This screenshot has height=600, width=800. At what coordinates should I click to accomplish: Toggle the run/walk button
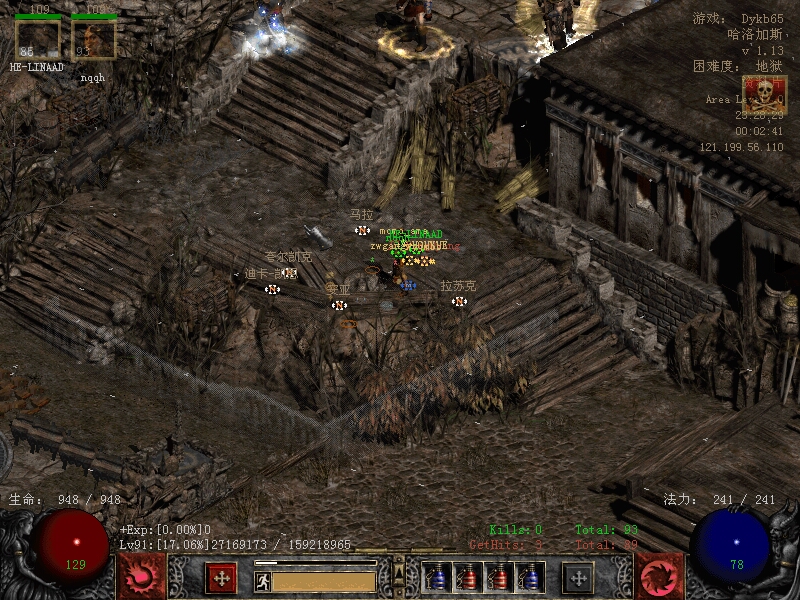click(262, 581)
